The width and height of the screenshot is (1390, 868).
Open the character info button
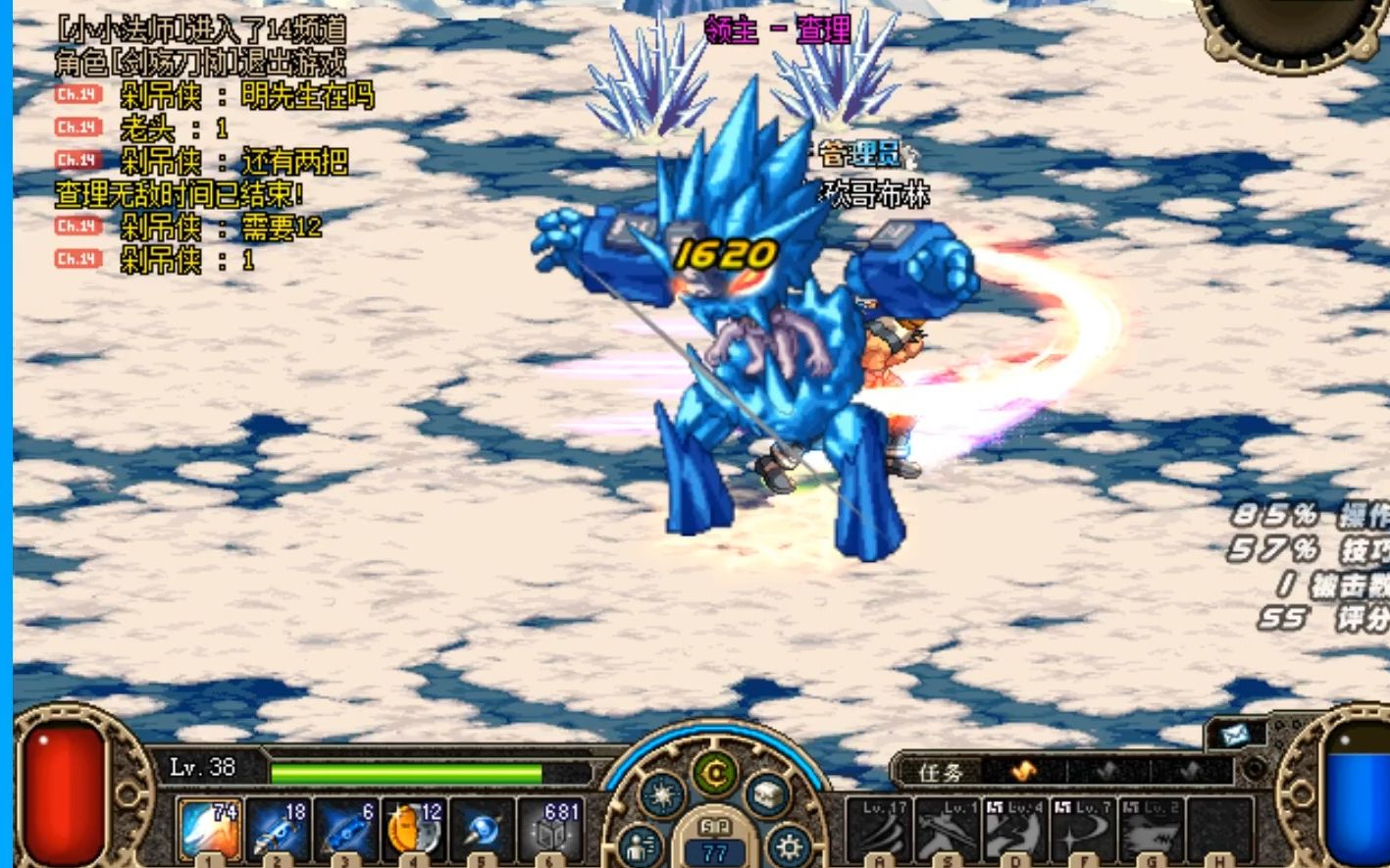(x=641, y=843)
